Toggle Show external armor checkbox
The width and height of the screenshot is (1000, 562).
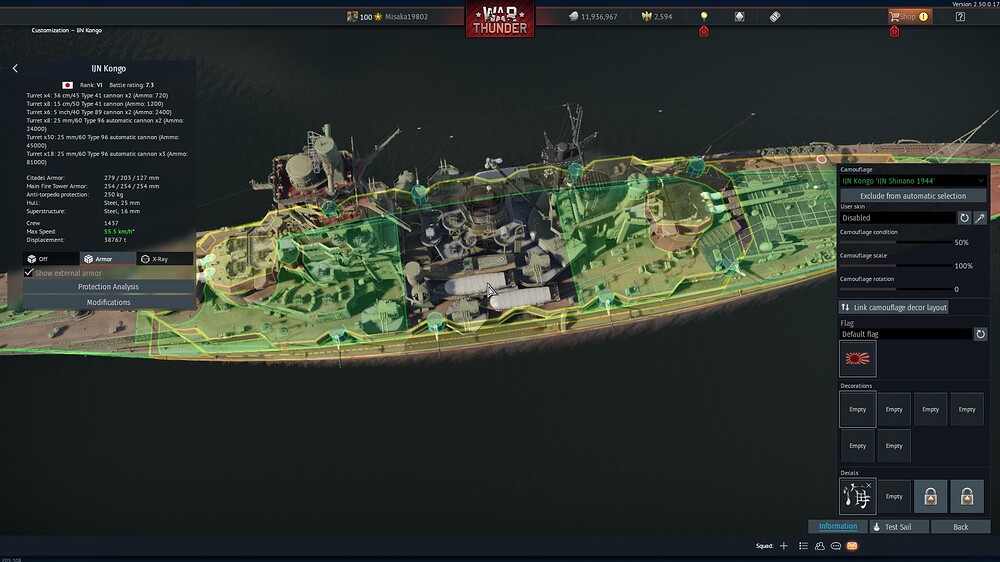[29, 273]
